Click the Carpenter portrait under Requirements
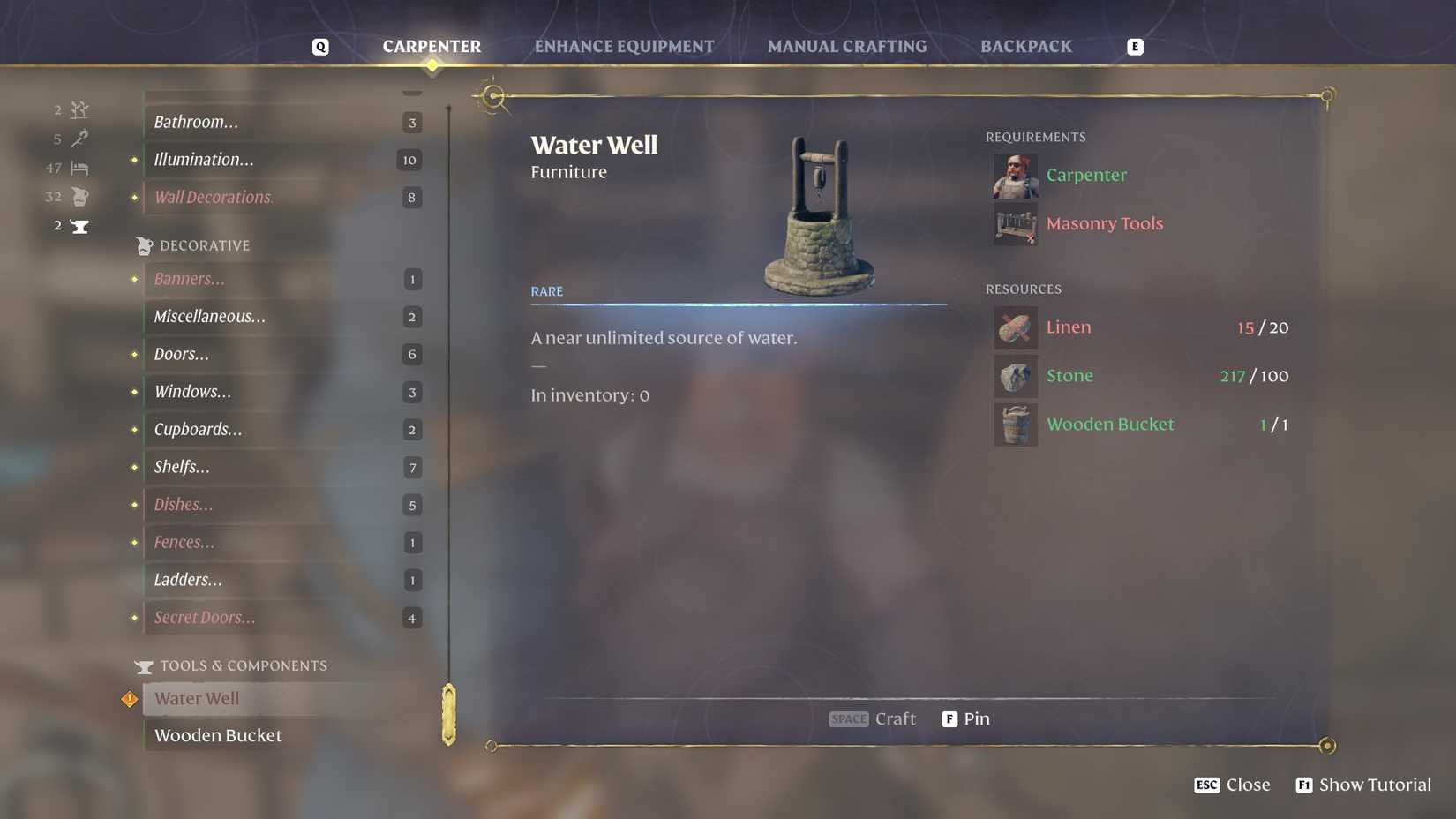This screenshot has height=819, width=1456. pos(1015,175)
